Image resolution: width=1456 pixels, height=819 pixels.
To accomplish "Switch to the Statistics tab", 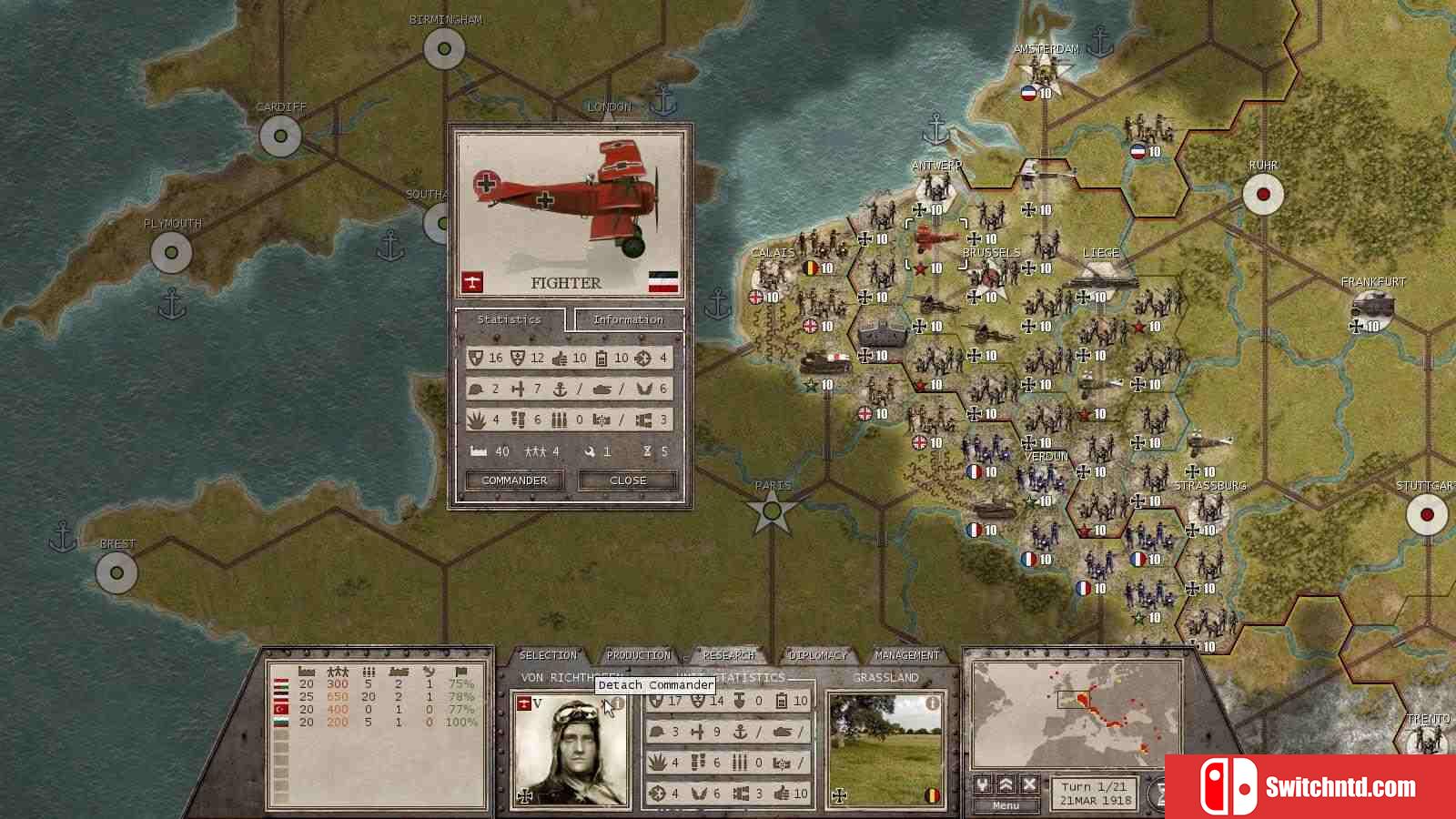I will 509,319.
